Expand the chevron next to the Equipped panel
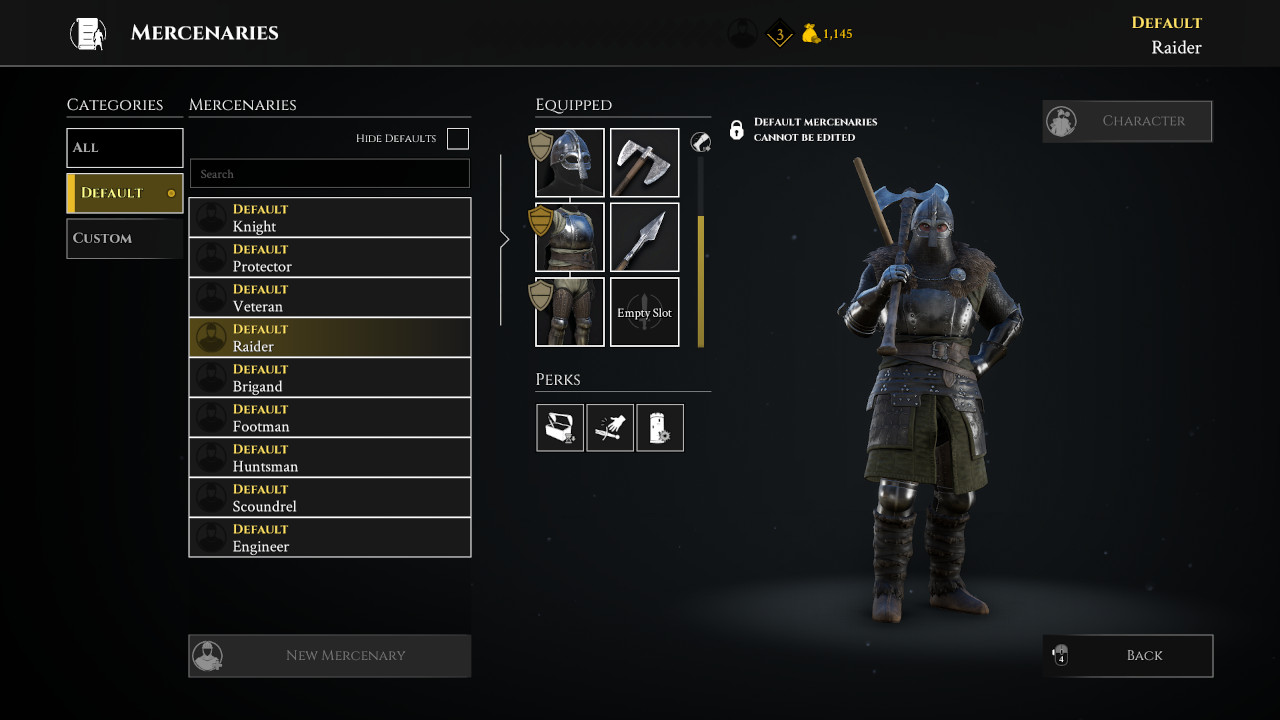The image size is (1280, 720). [x=505, y=238]
